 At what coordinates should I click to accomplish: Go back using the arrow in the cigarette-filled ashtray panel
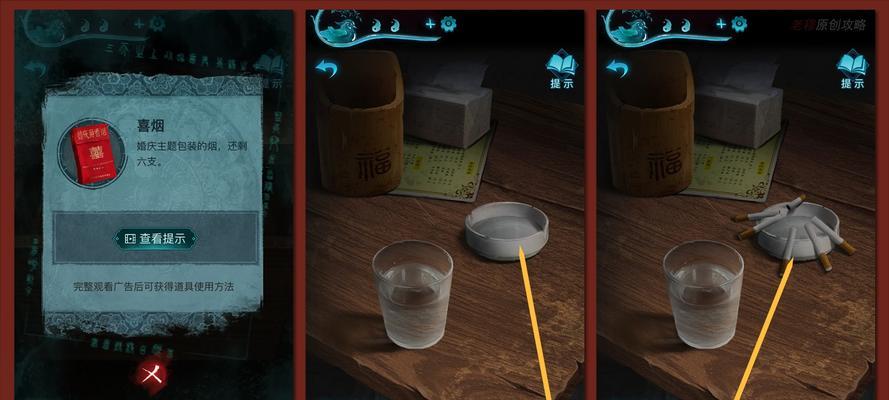619,67
